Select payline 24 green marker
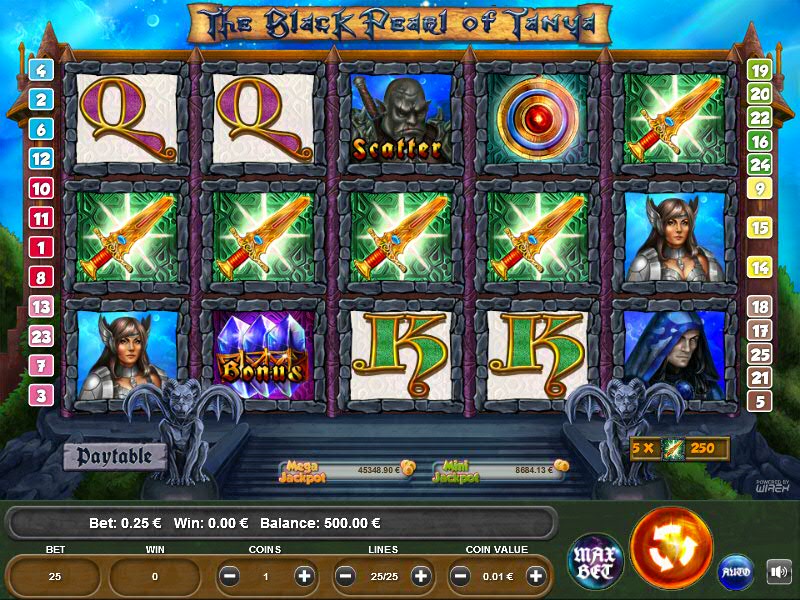Screen dimensions: 800x600 pyautogui.click(x=759, y=164)
